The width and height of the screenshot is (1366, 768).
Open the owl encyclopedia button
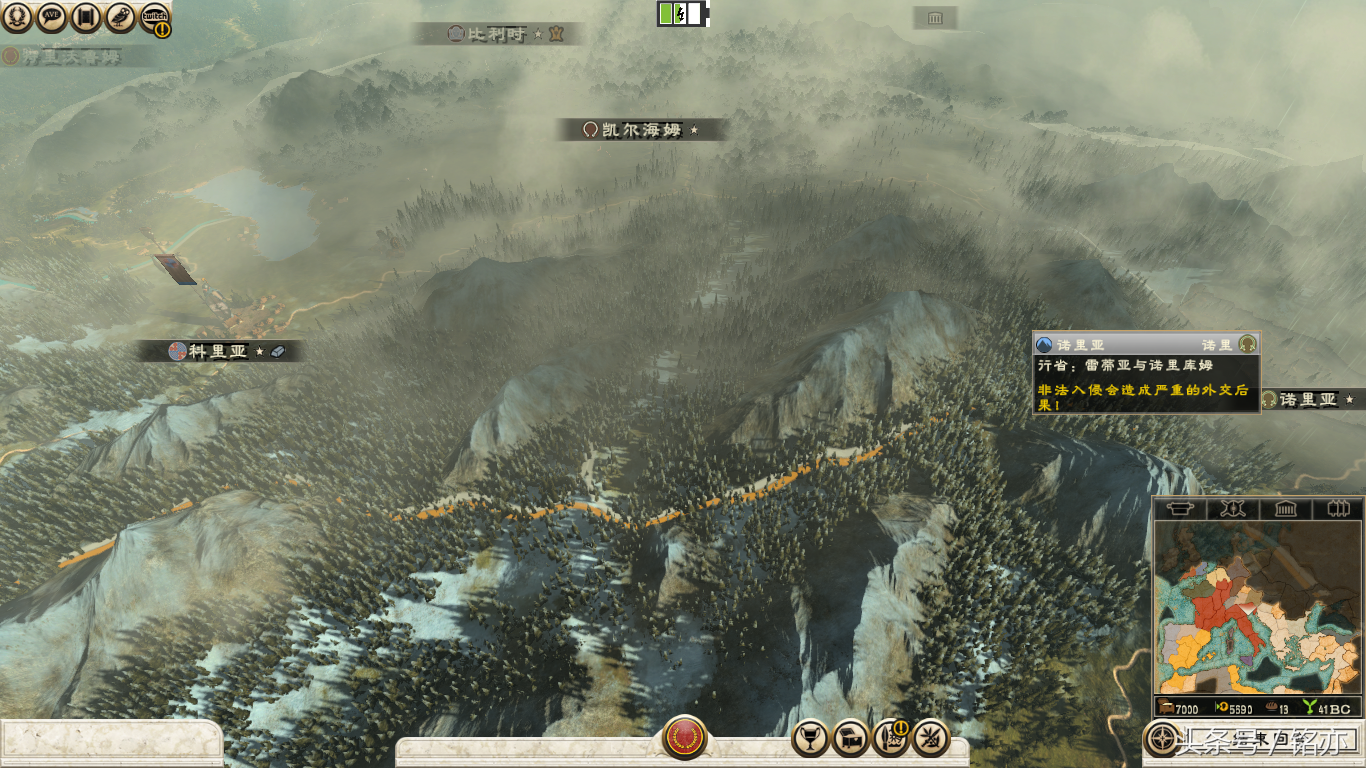(x=120, y=16)
